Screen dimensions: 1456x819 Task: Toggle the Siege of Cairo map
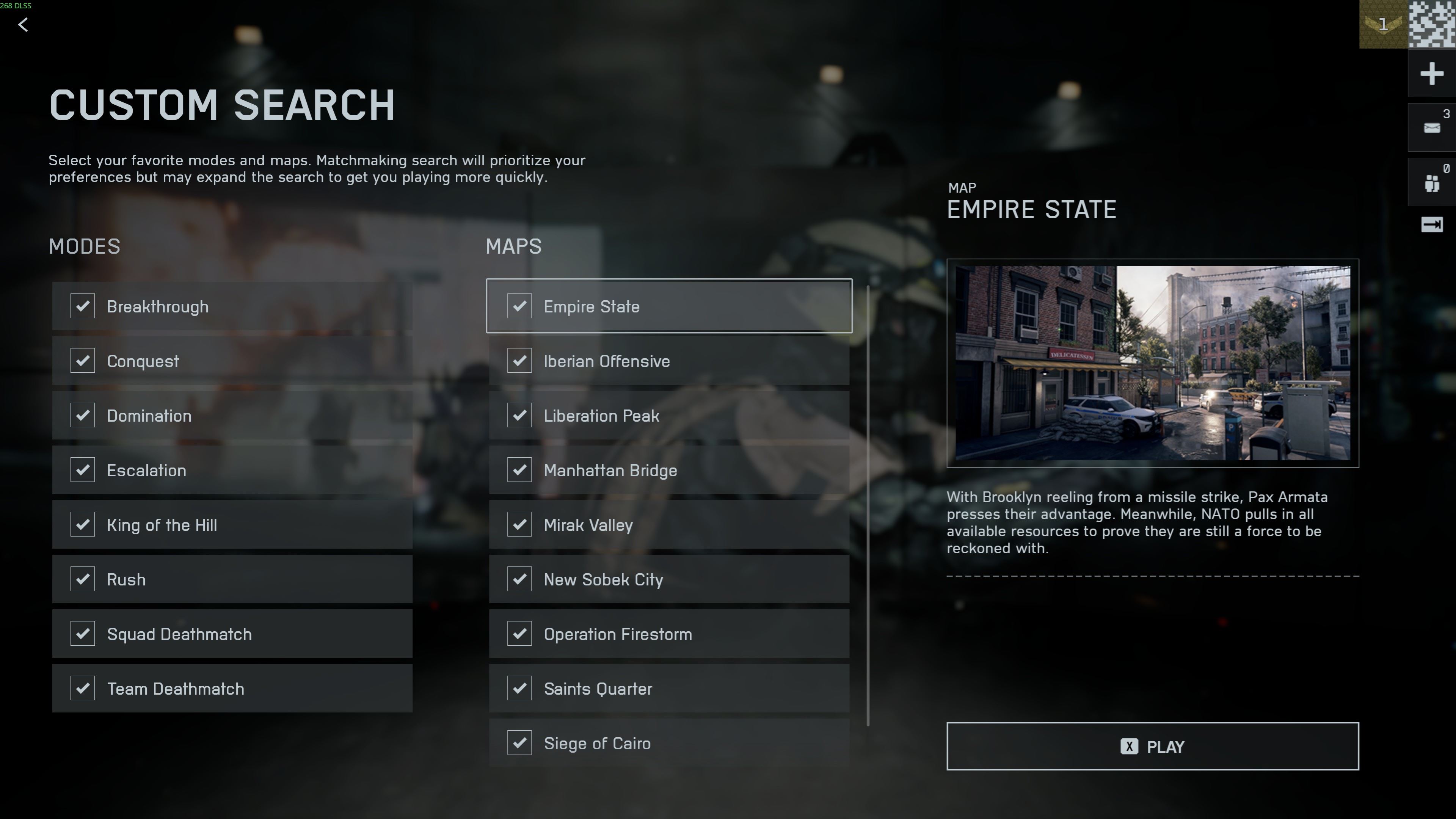(x=519, y=743)
